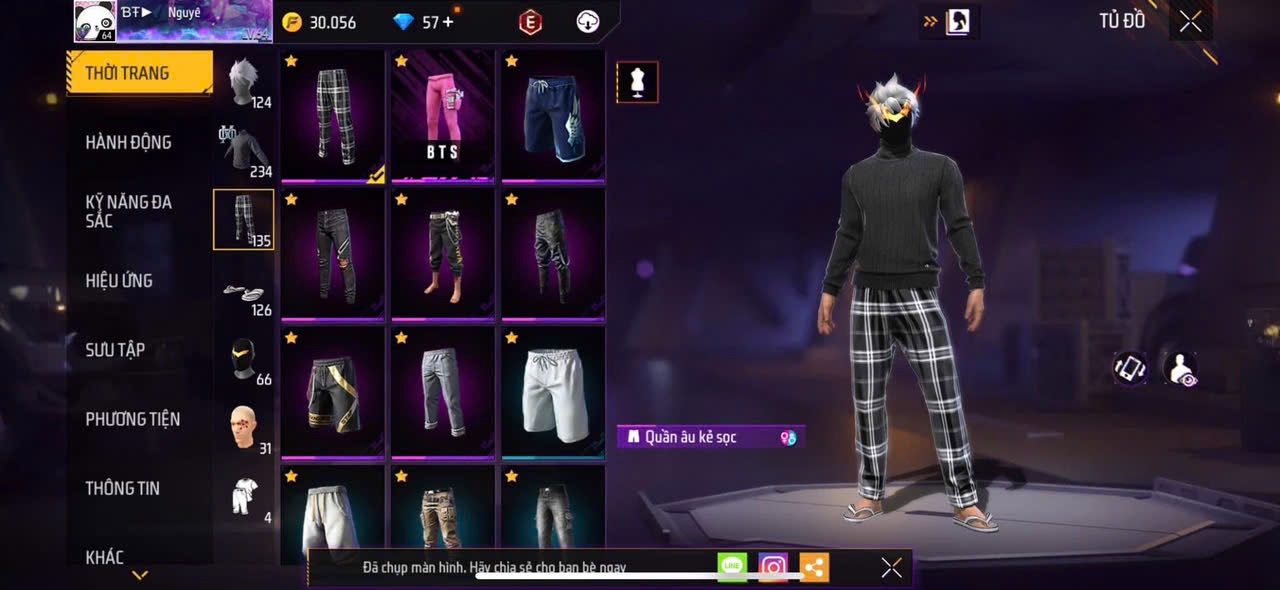
Task: Dismiss the screenshot share banner
Action: coord(891,568)
